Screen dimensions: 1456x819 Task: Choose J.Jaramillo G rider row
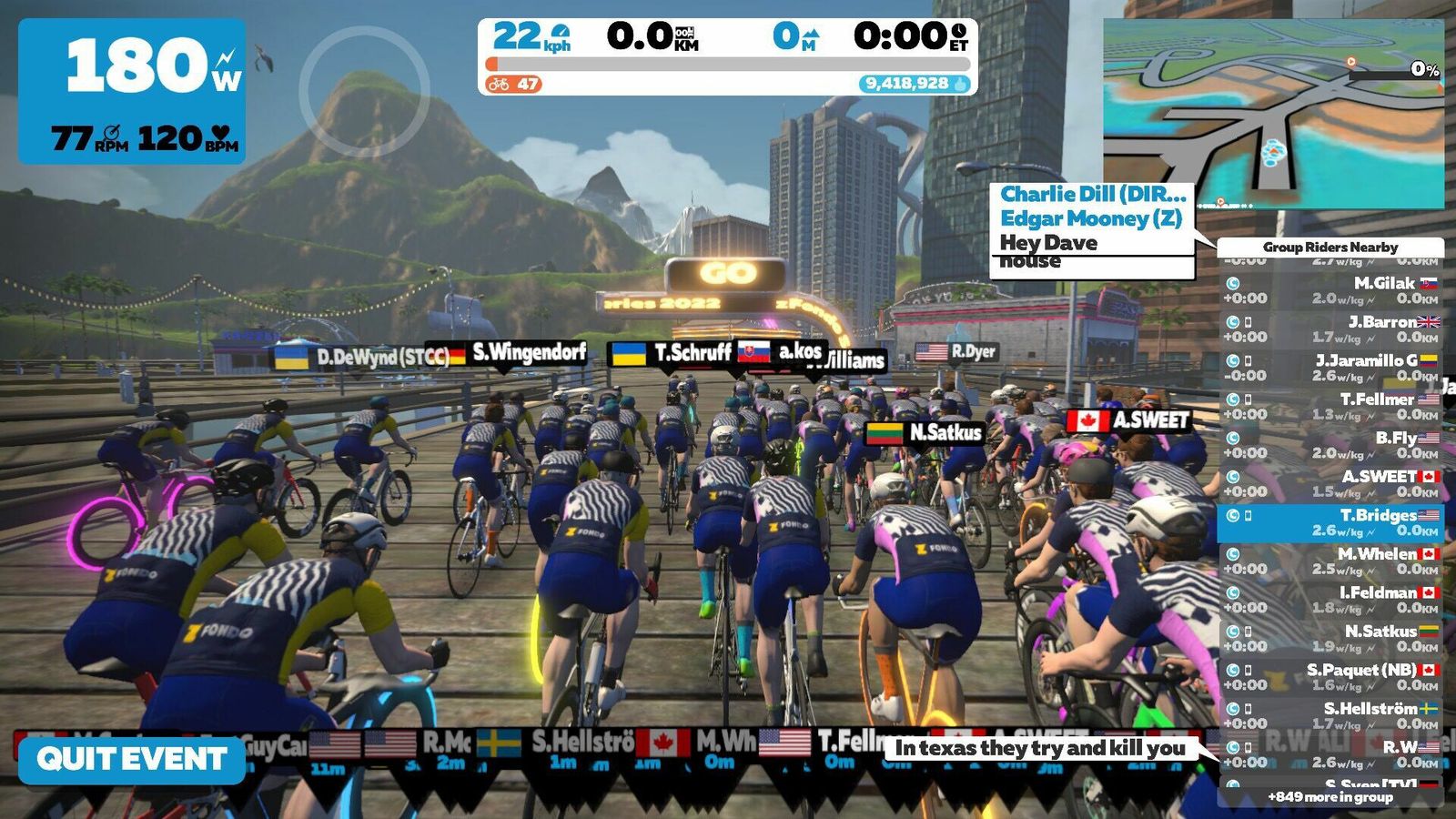pos(1330,368)
